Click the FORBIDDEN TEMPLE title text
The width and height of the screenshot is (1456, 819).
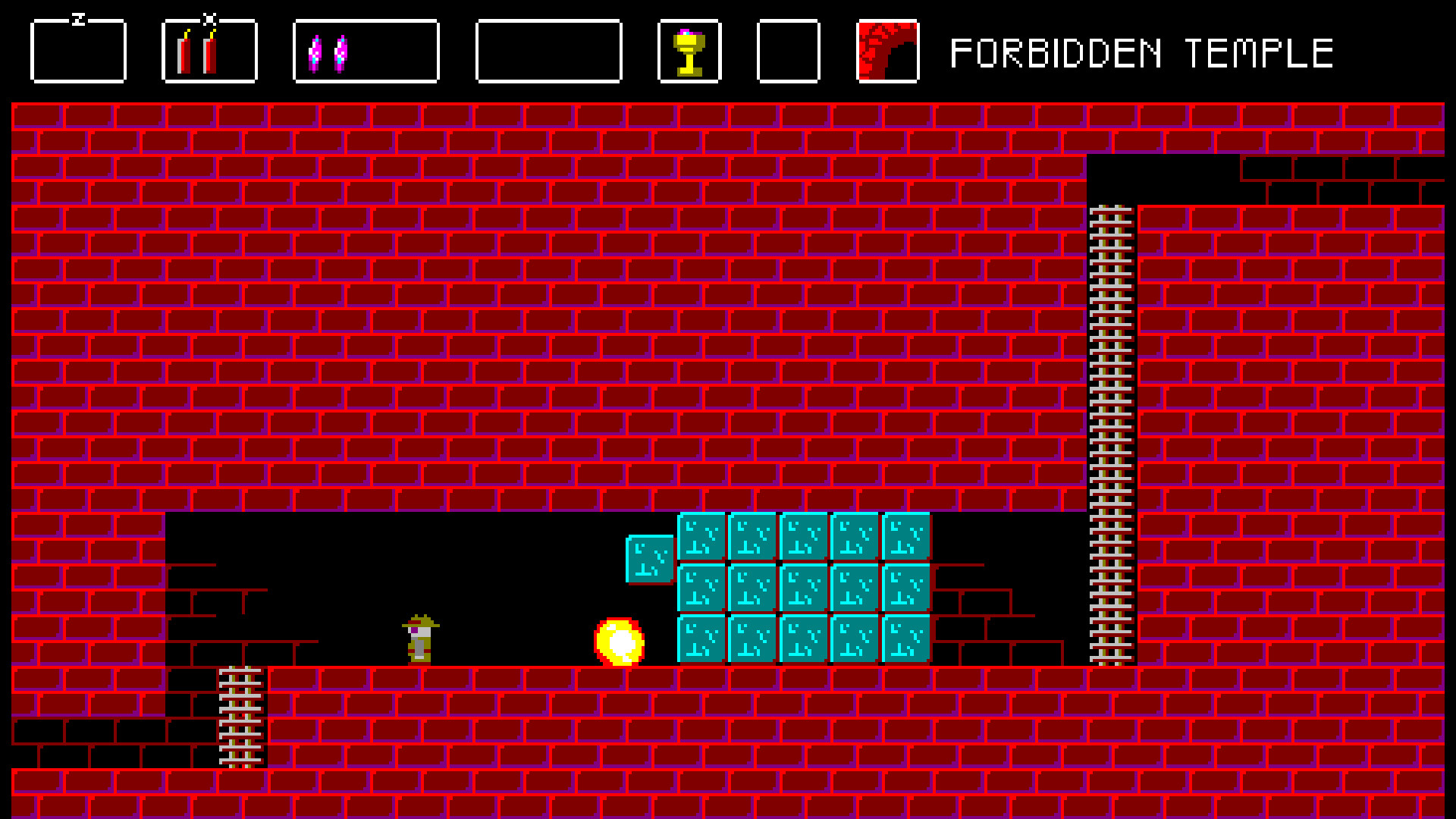click(1141, 52)
